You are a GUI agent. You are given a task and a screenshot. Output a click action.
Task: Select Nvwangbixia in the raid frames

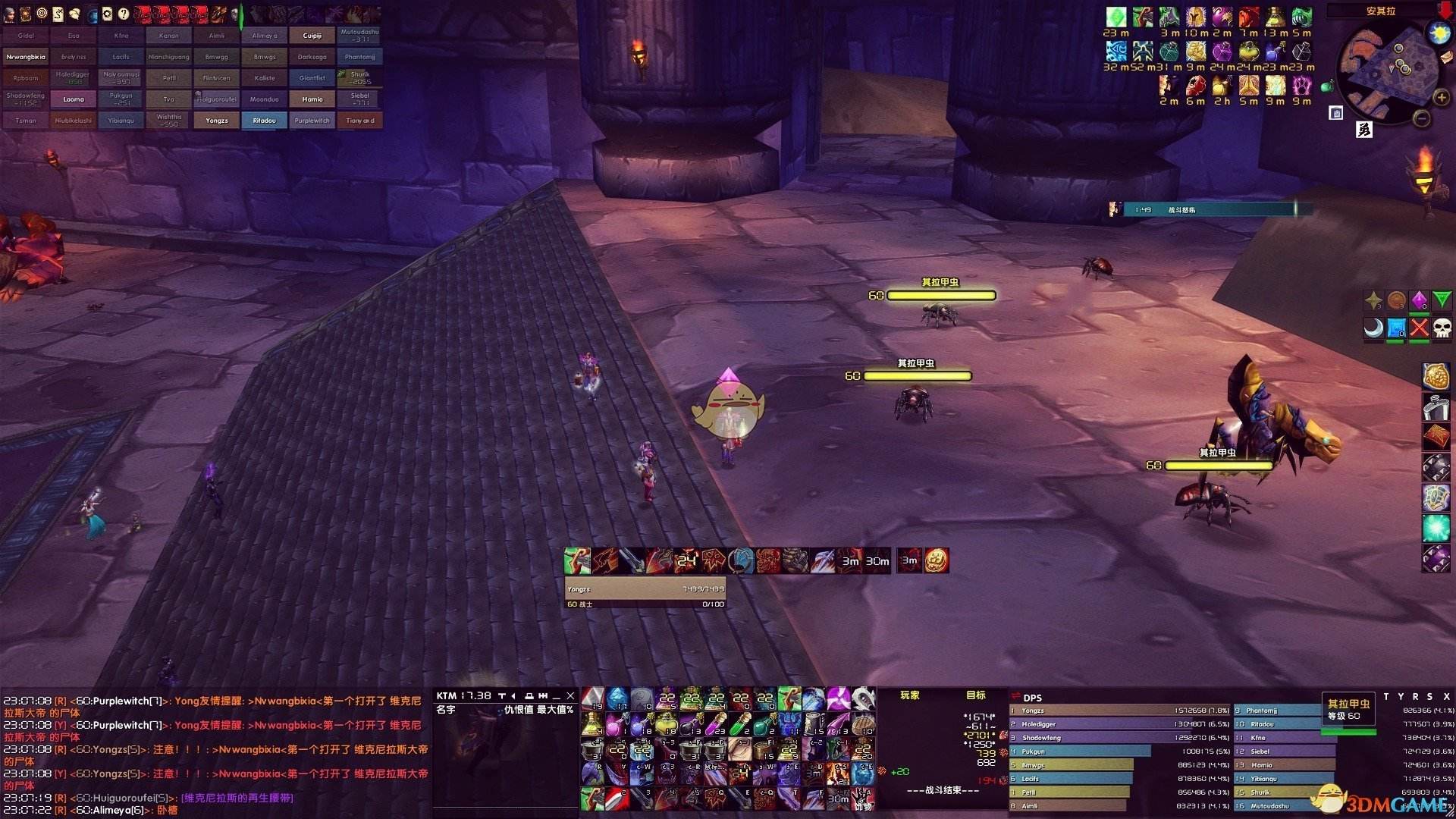click(x=26, y=57)
